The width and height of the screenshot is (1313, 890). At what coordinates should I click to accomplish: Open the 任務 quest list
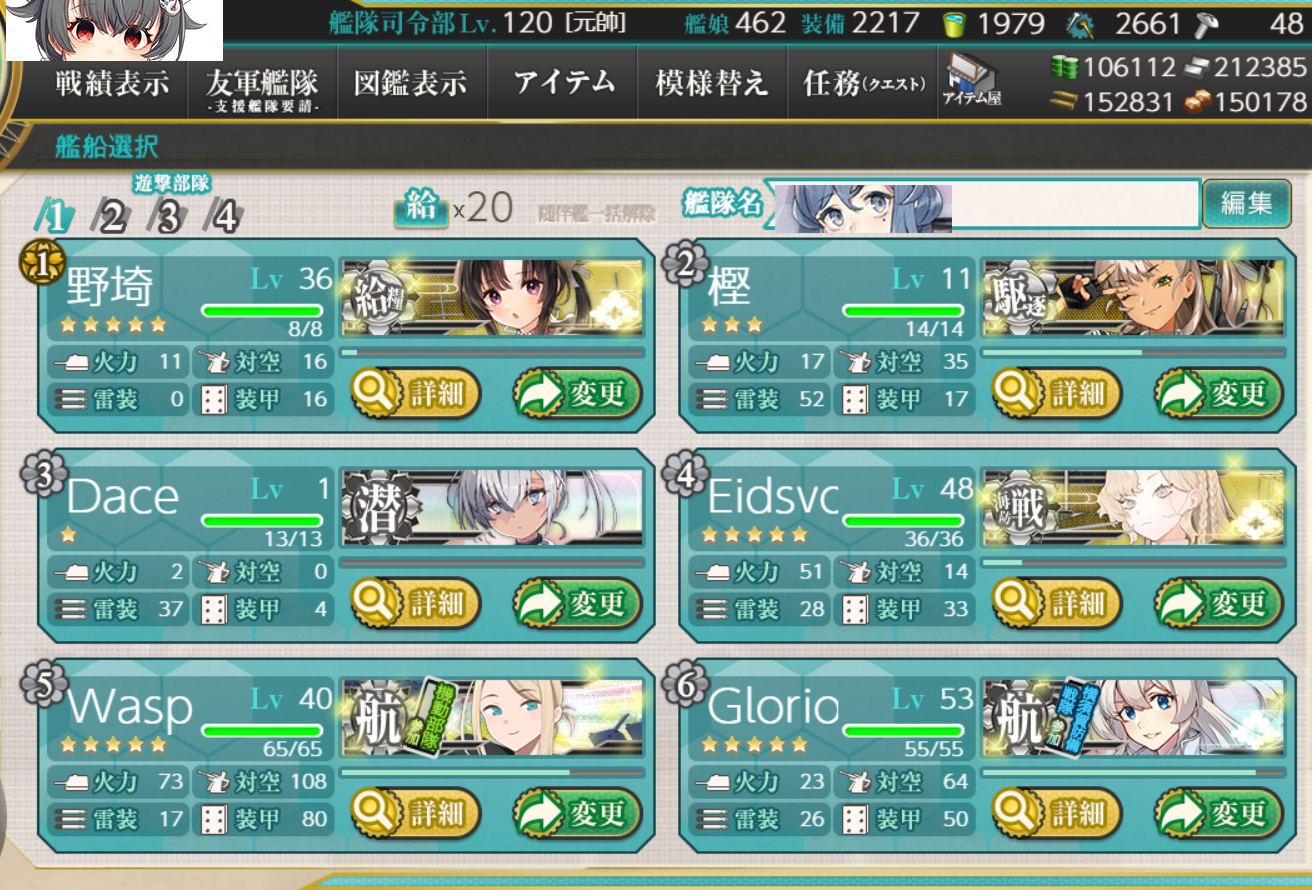click(x=864, y=84)
